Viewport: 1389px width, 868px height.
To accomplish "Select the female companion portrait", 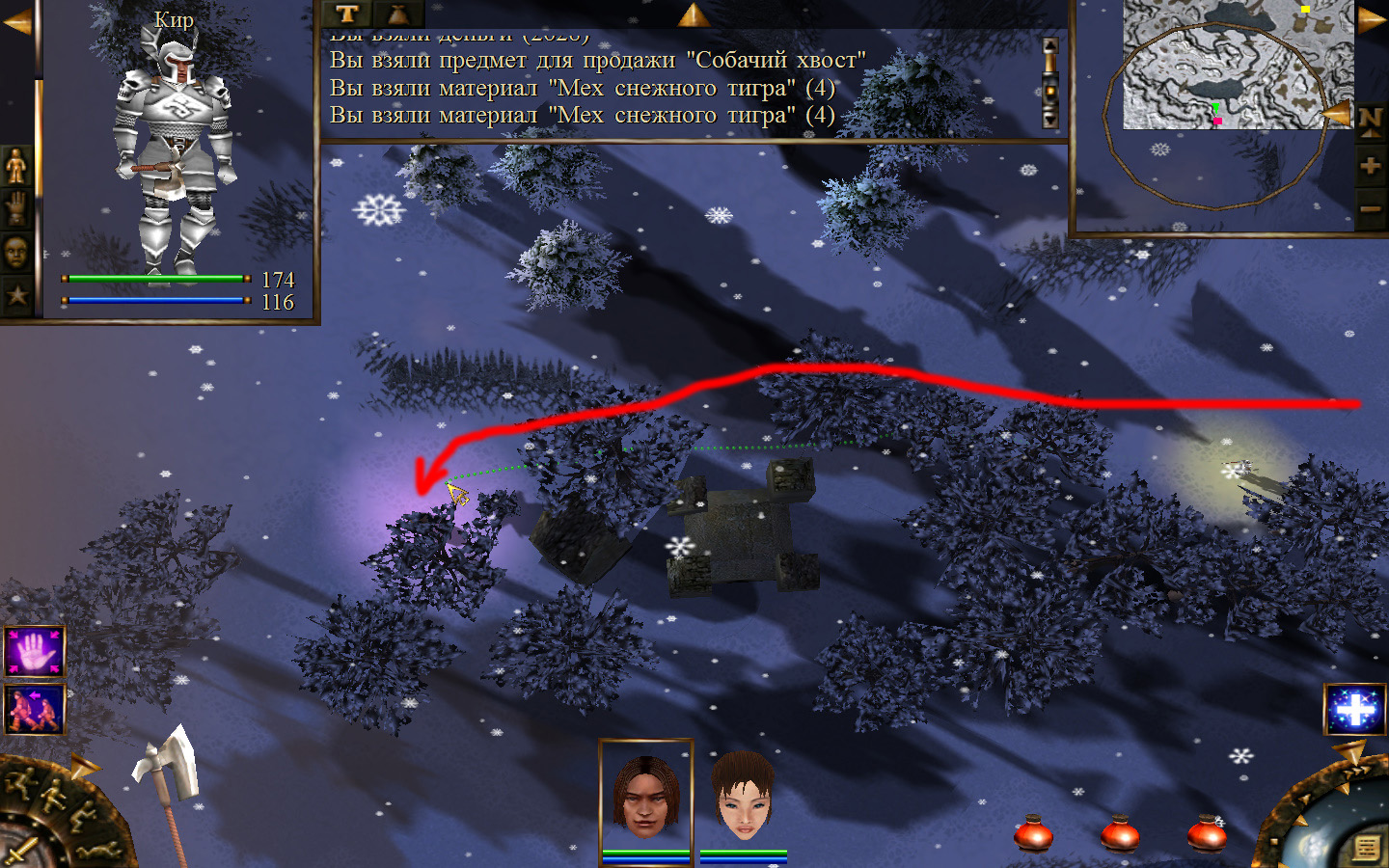I will point(743,797).
